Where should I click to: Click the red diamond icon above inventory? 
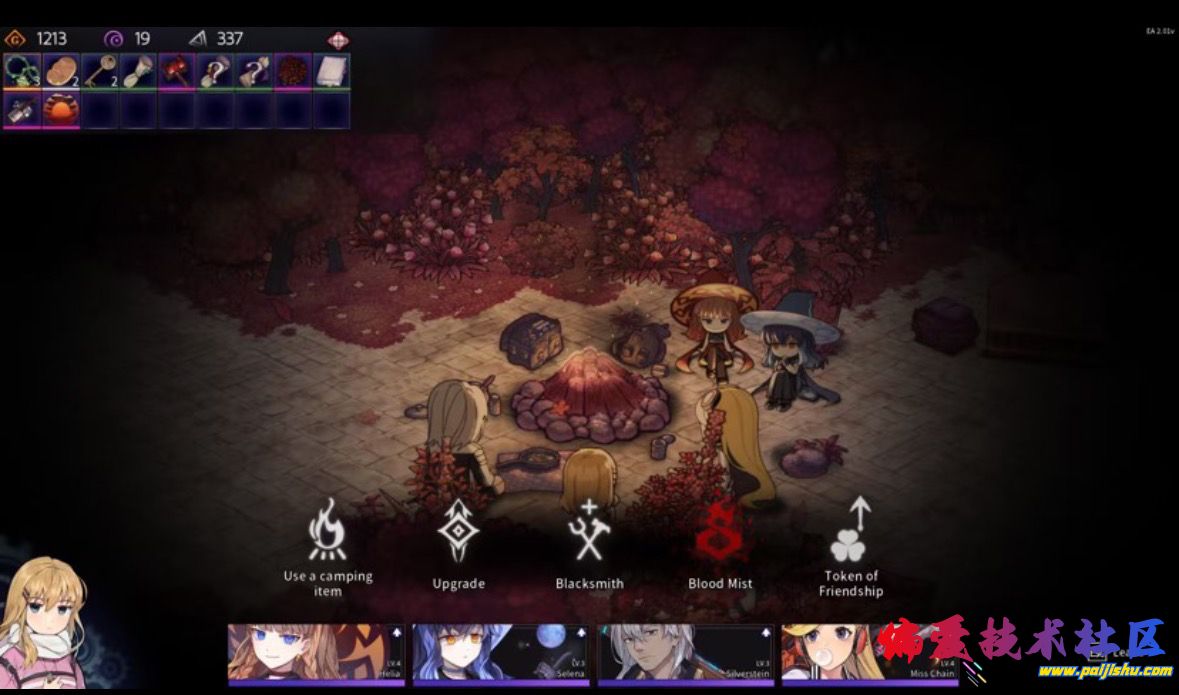click(339, 40)
